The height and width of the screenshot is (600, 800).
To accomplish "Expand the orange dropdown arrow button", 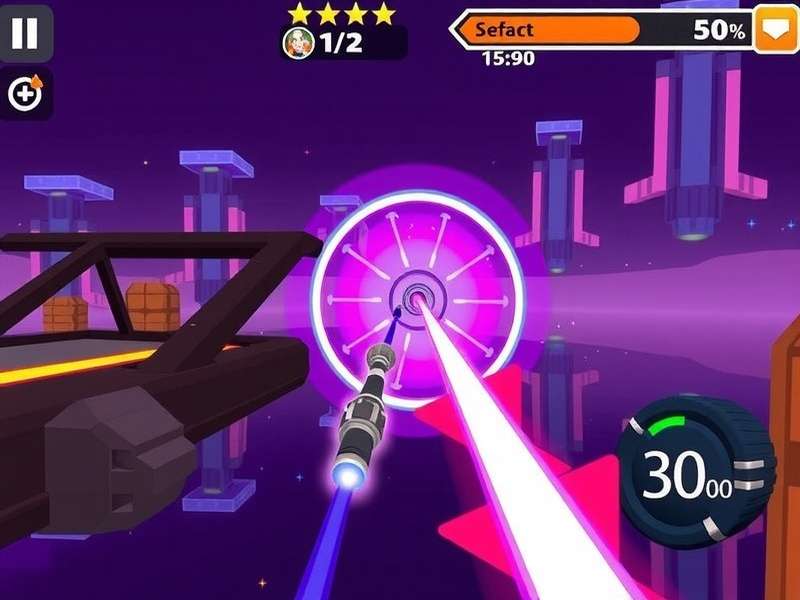I will (x=775, y=29).
